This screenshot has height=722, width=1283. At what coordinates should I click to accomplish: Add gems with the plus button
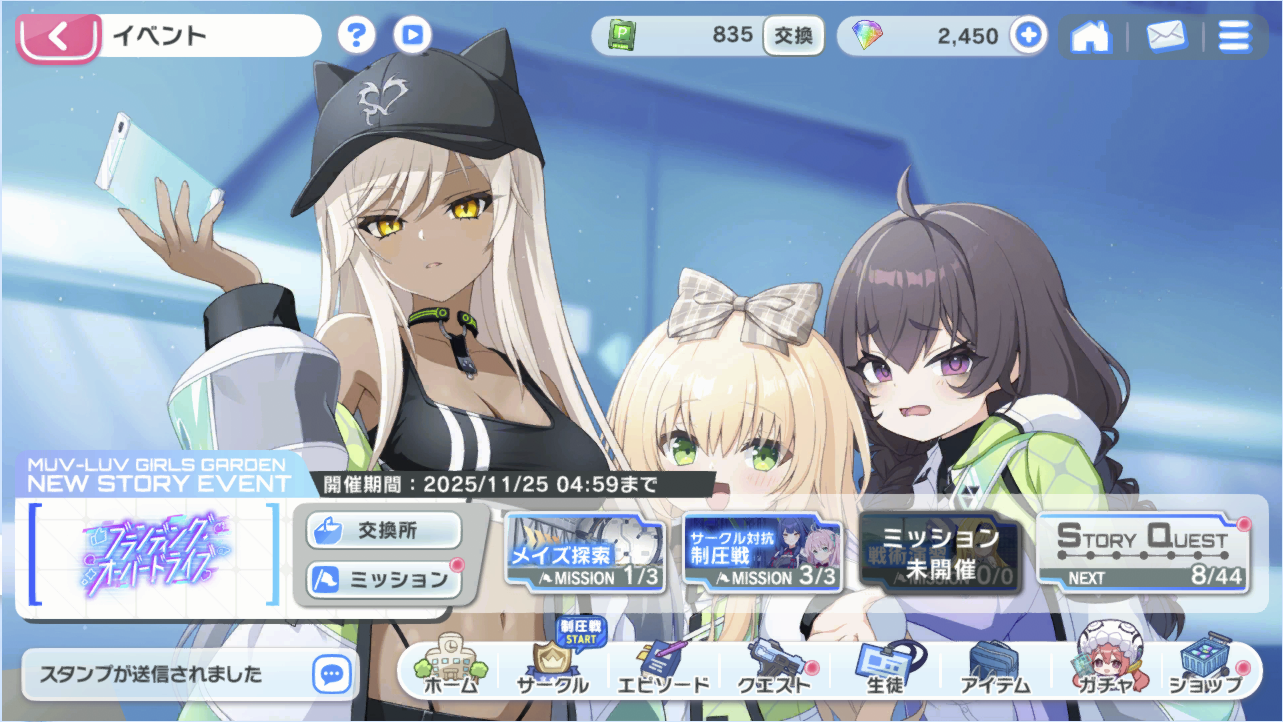pos(1027,36)
